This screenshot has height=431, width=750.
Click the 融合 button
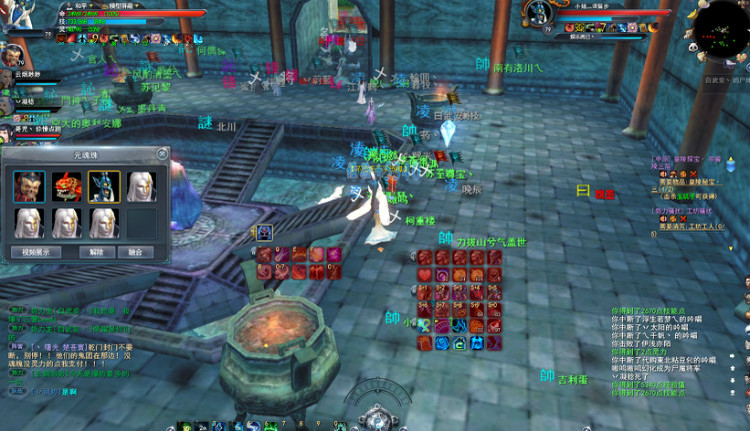tap(135, 252)
